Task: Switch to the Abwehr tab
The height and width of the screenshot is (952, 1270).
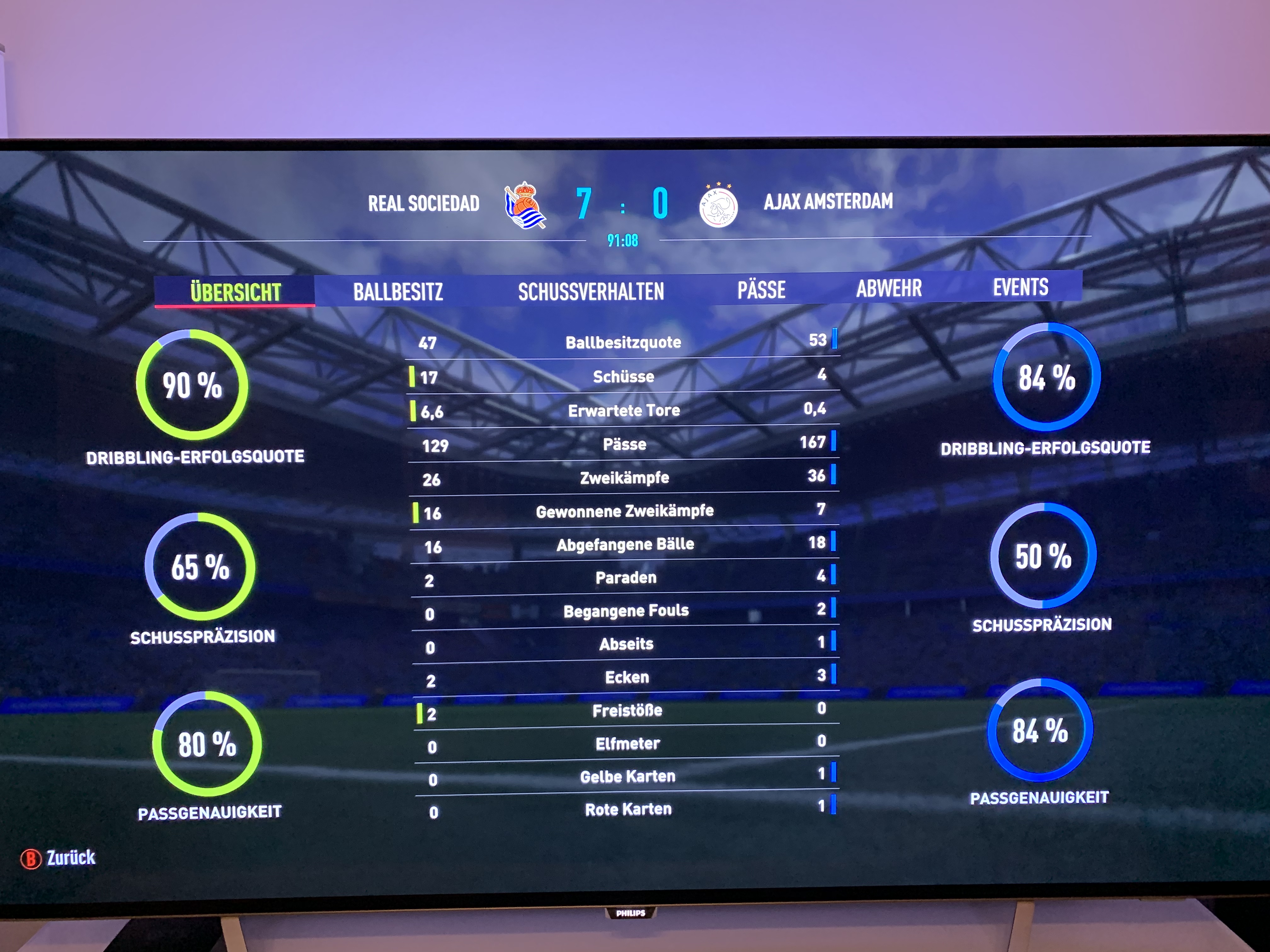Action: (889, 288)
